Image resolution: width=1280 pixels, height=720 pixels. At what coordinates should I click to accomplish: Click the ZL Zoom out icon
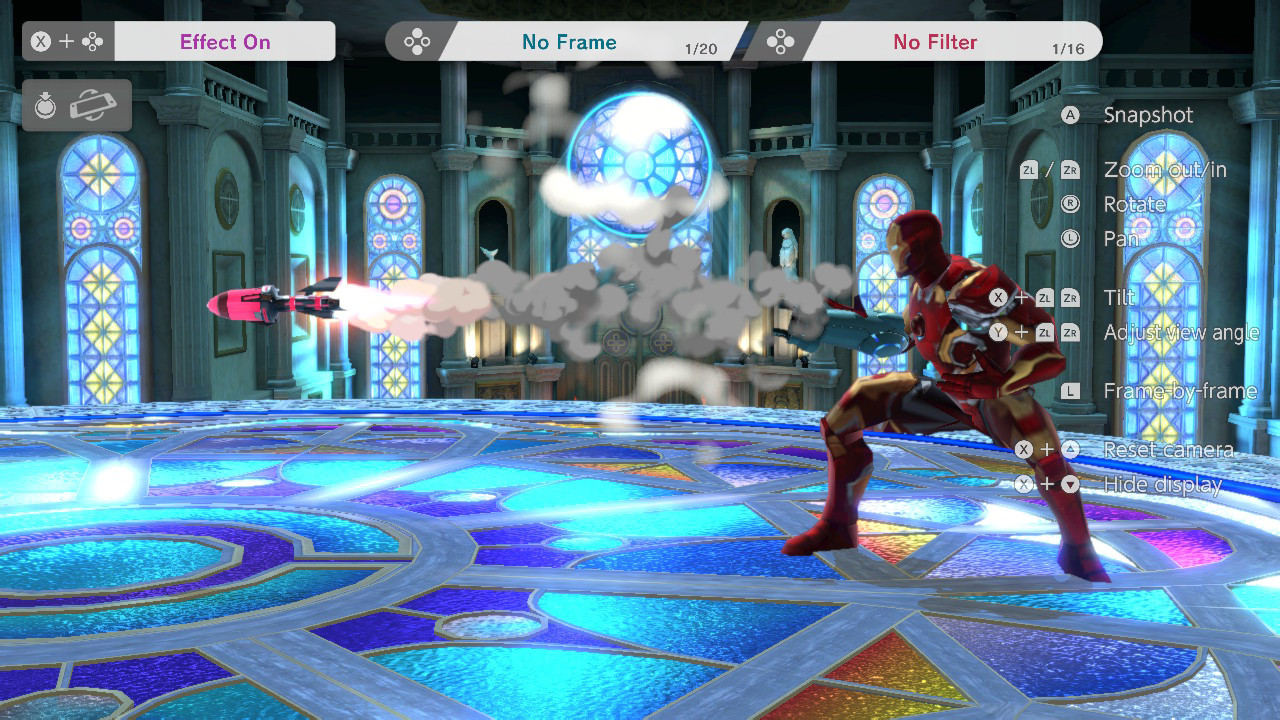[1029, 170]
